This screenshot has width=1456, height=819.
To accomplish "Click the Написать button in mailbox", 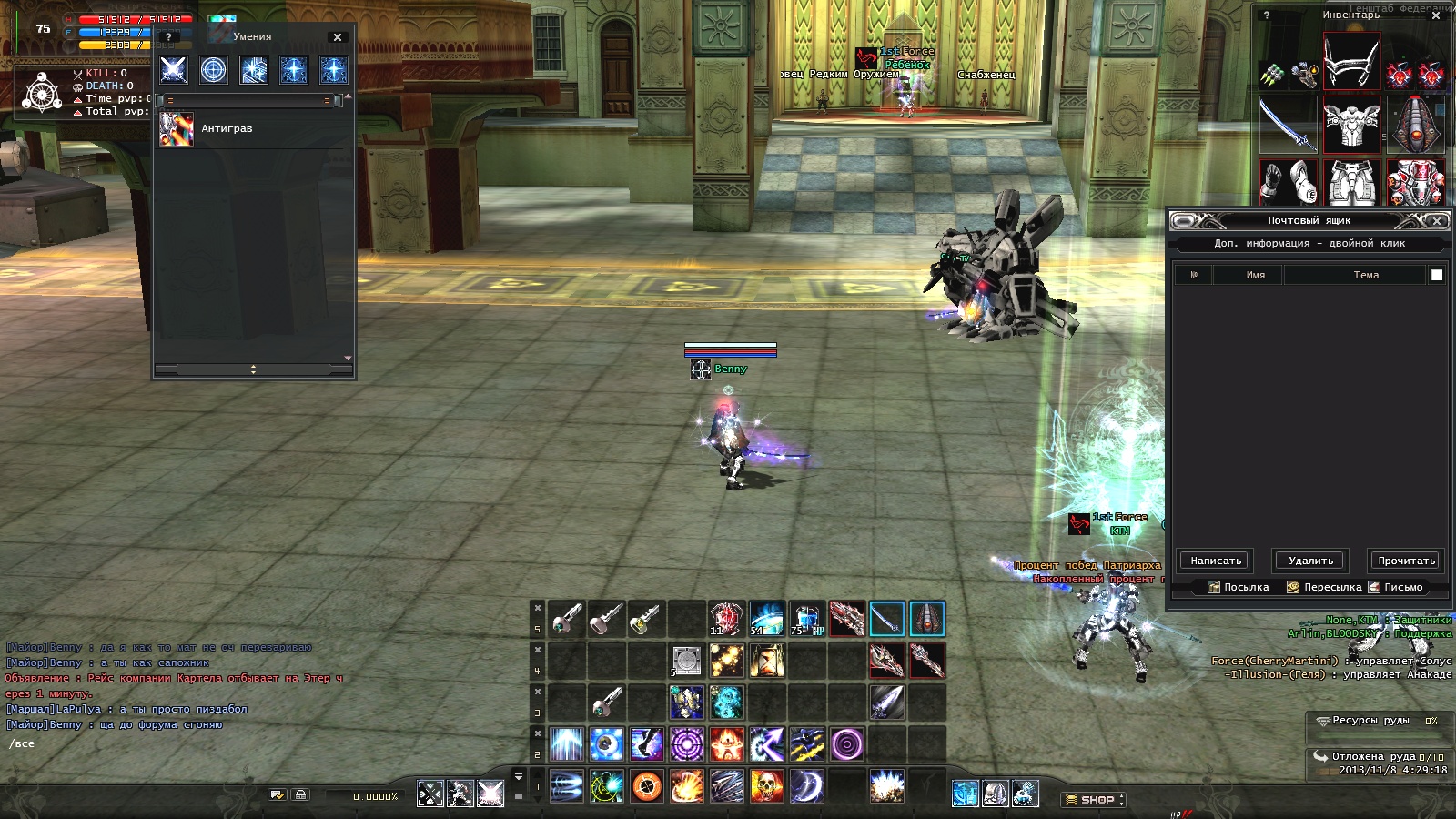I will [1216, 561].
